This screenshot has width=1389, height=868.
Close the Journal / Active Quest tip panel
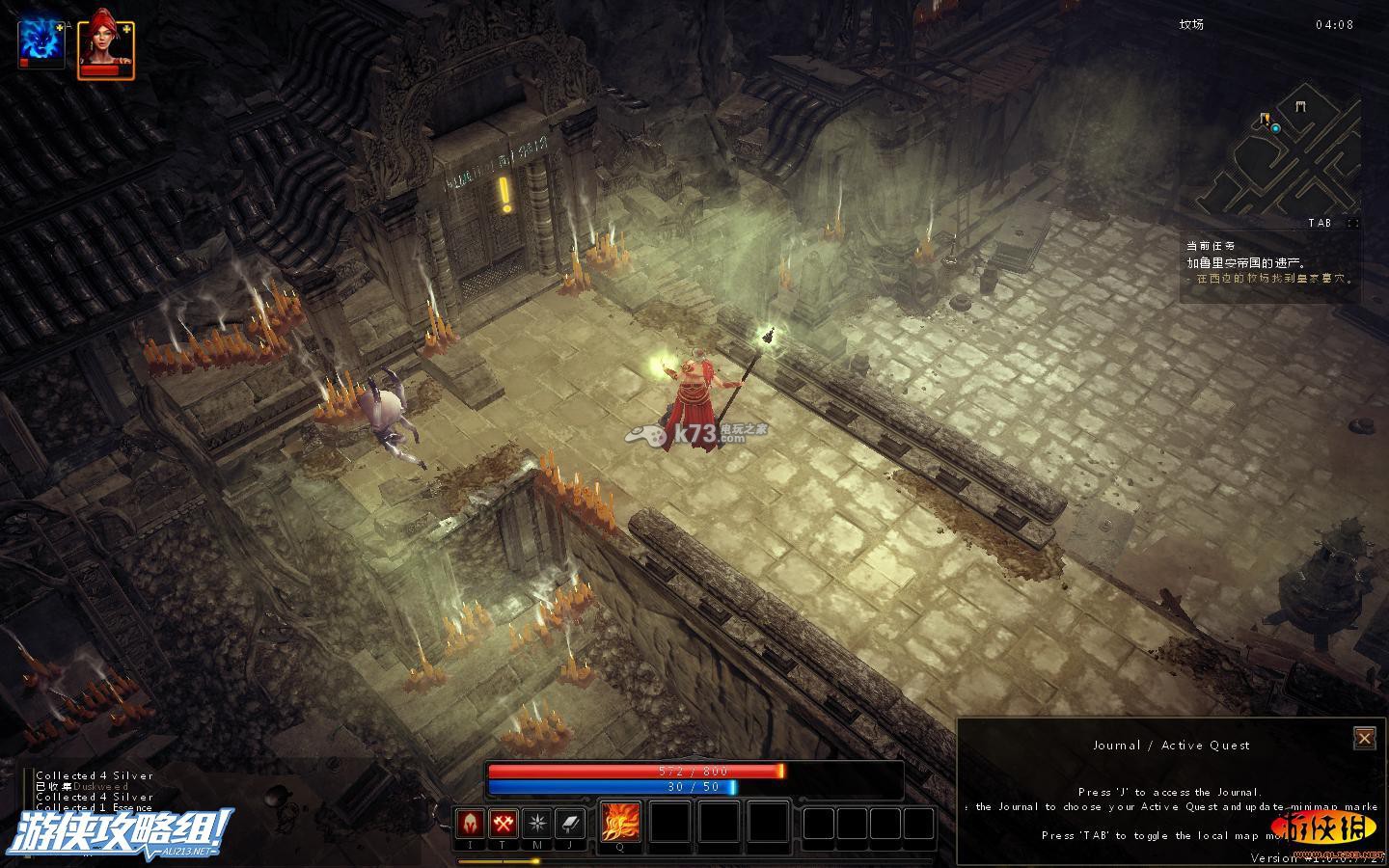click(x=1364, y=739)
